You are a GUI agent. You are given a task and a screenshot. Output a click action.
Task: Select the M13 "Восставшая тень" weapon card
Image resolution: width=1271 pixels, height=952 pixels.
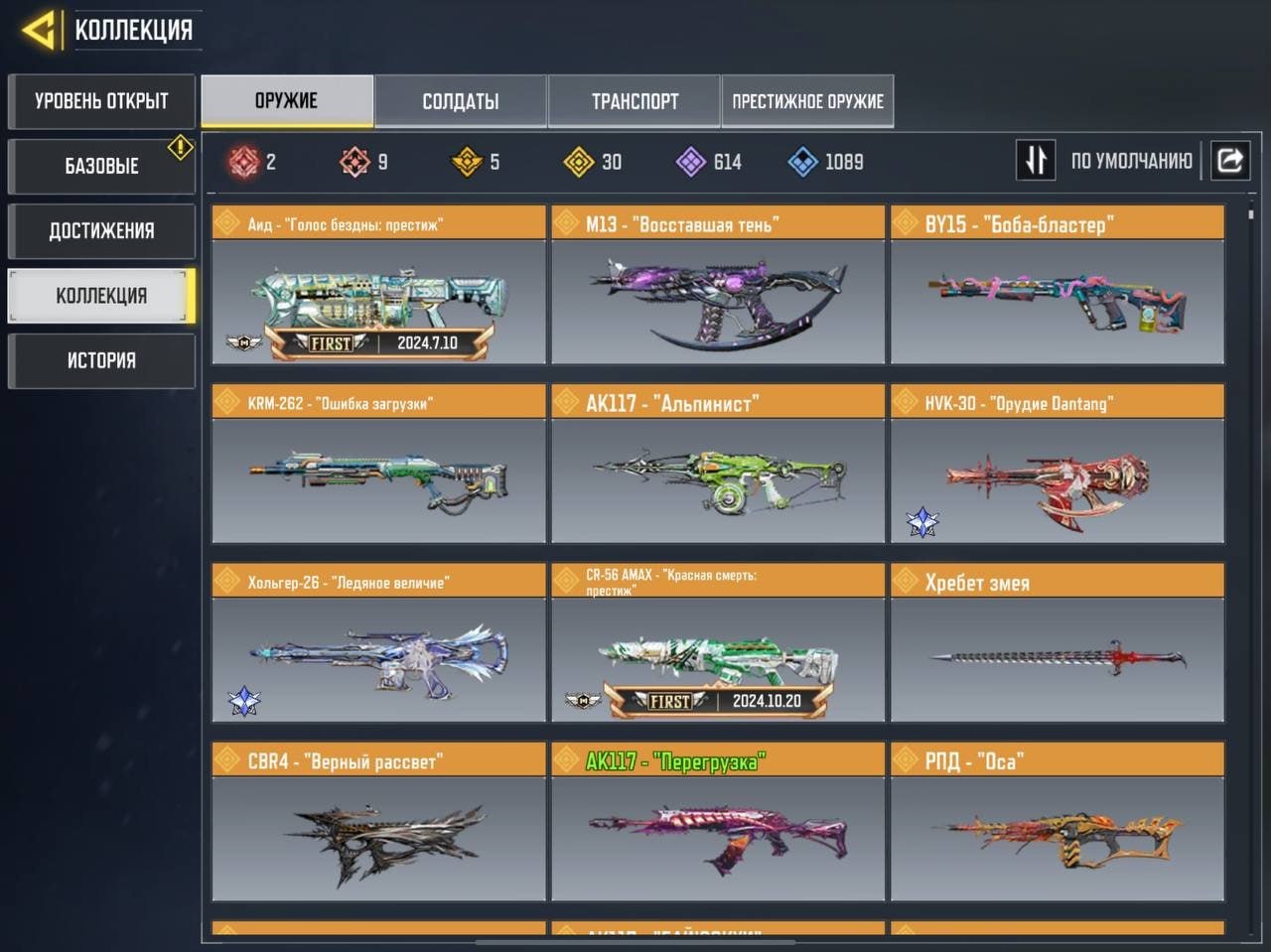[x=717, y=286]
